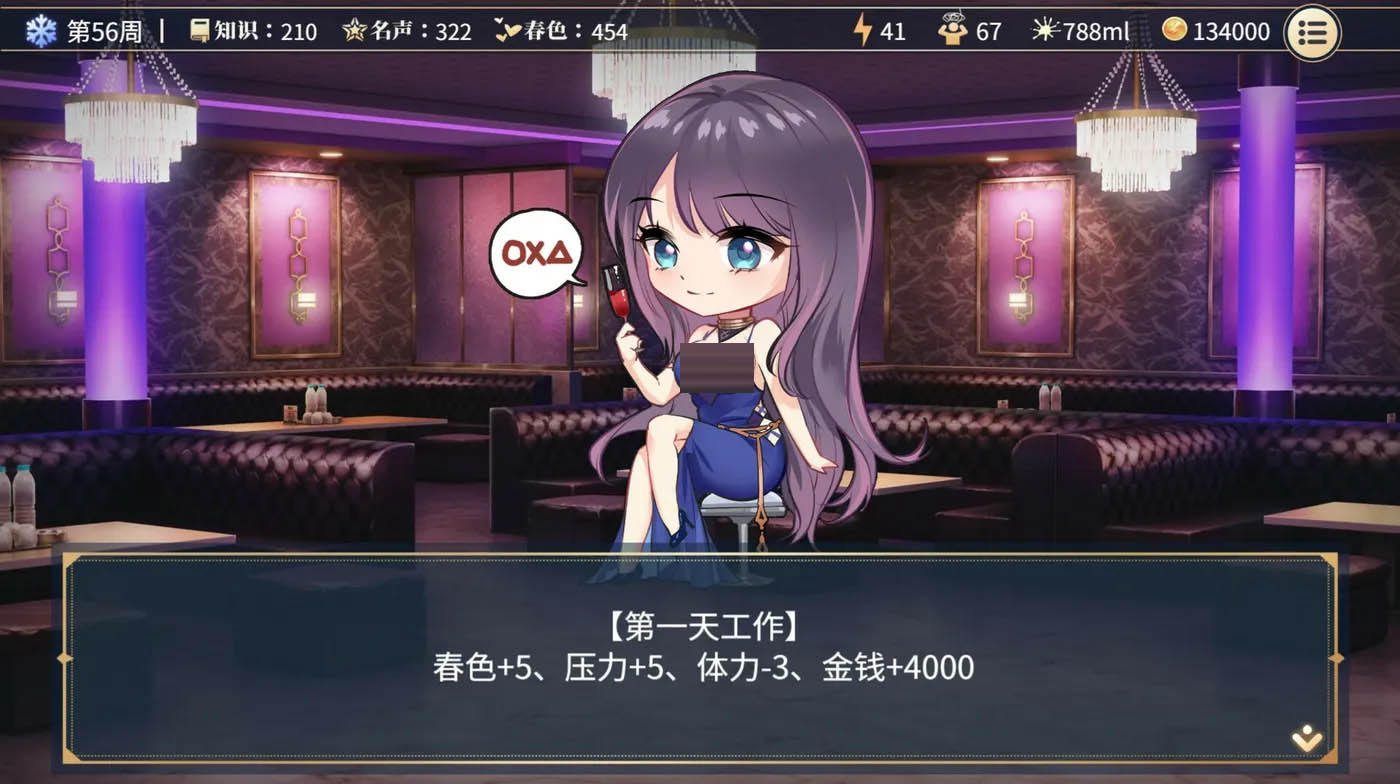1400x784 pixels.
Task: Click the book icon beside 知识
Action: pyautogui.click(x=198, y=31)
